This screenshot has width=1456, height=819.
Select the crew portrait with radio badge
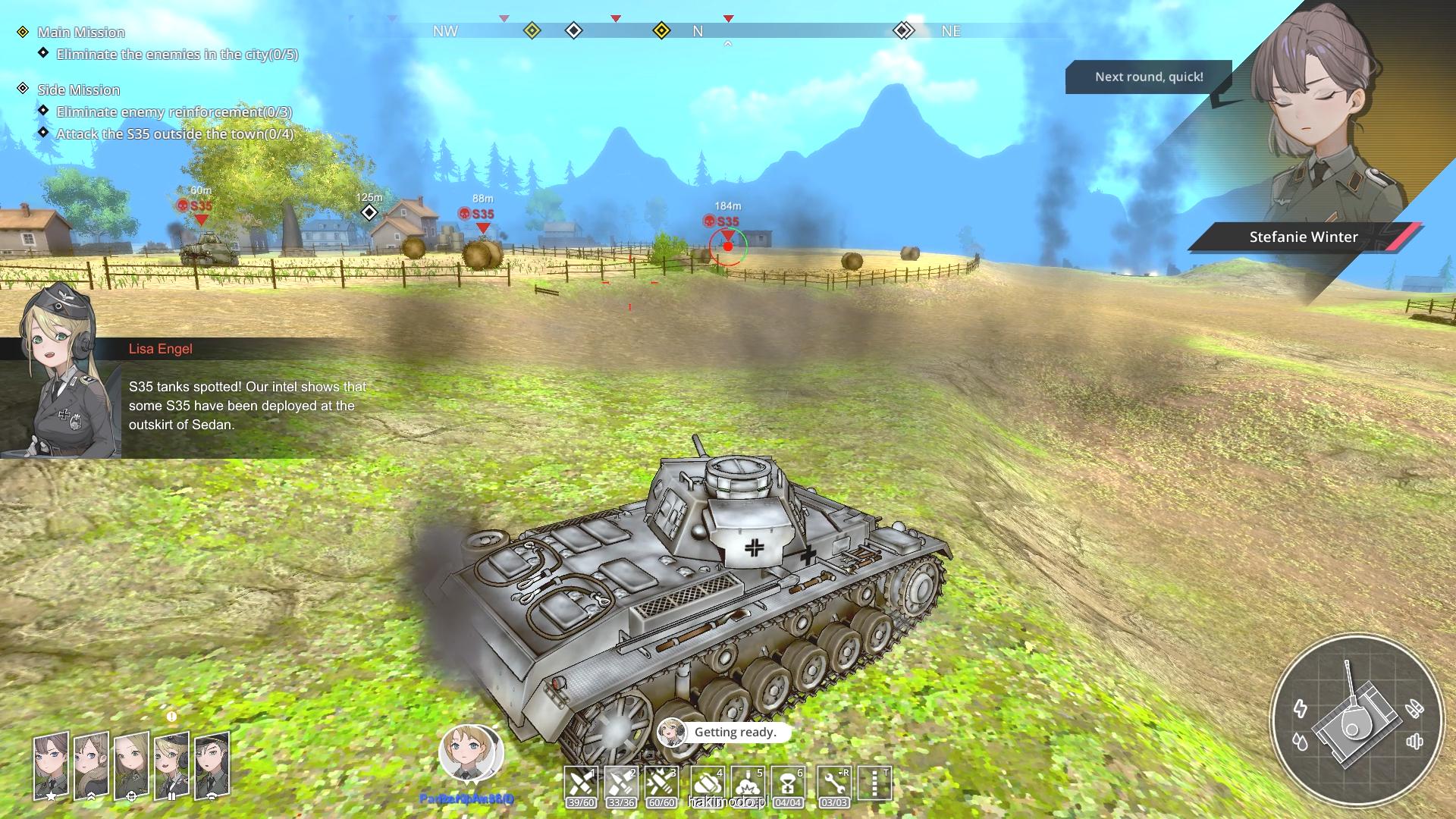[x=212, y=766]
